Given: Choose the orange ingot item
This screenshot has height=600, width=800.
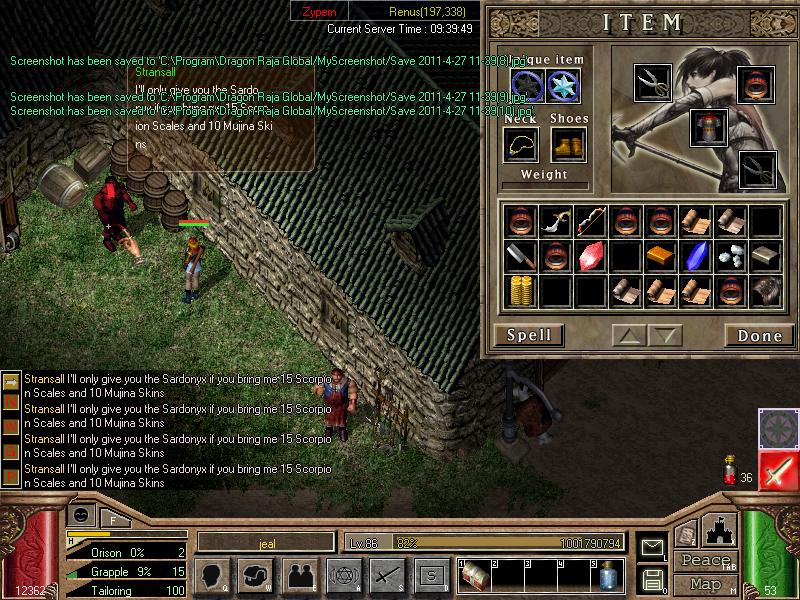Looking at the screenshot, I should 660,256.
